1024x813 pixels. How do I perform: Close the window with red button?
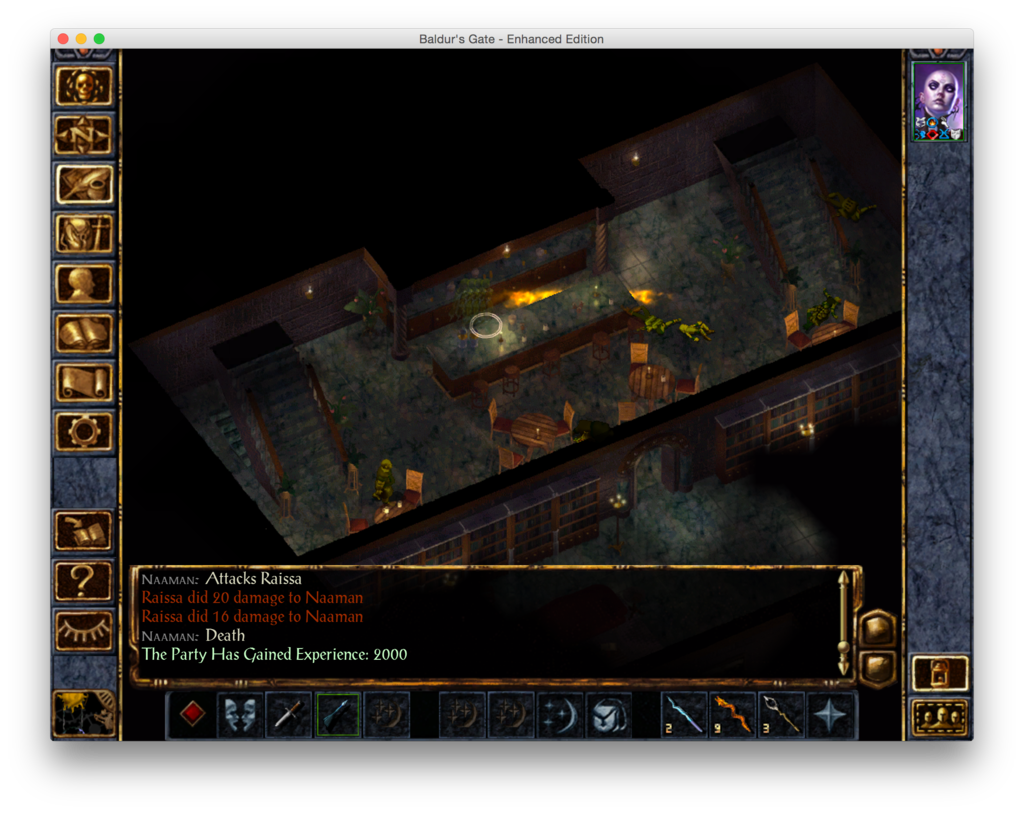63,39
